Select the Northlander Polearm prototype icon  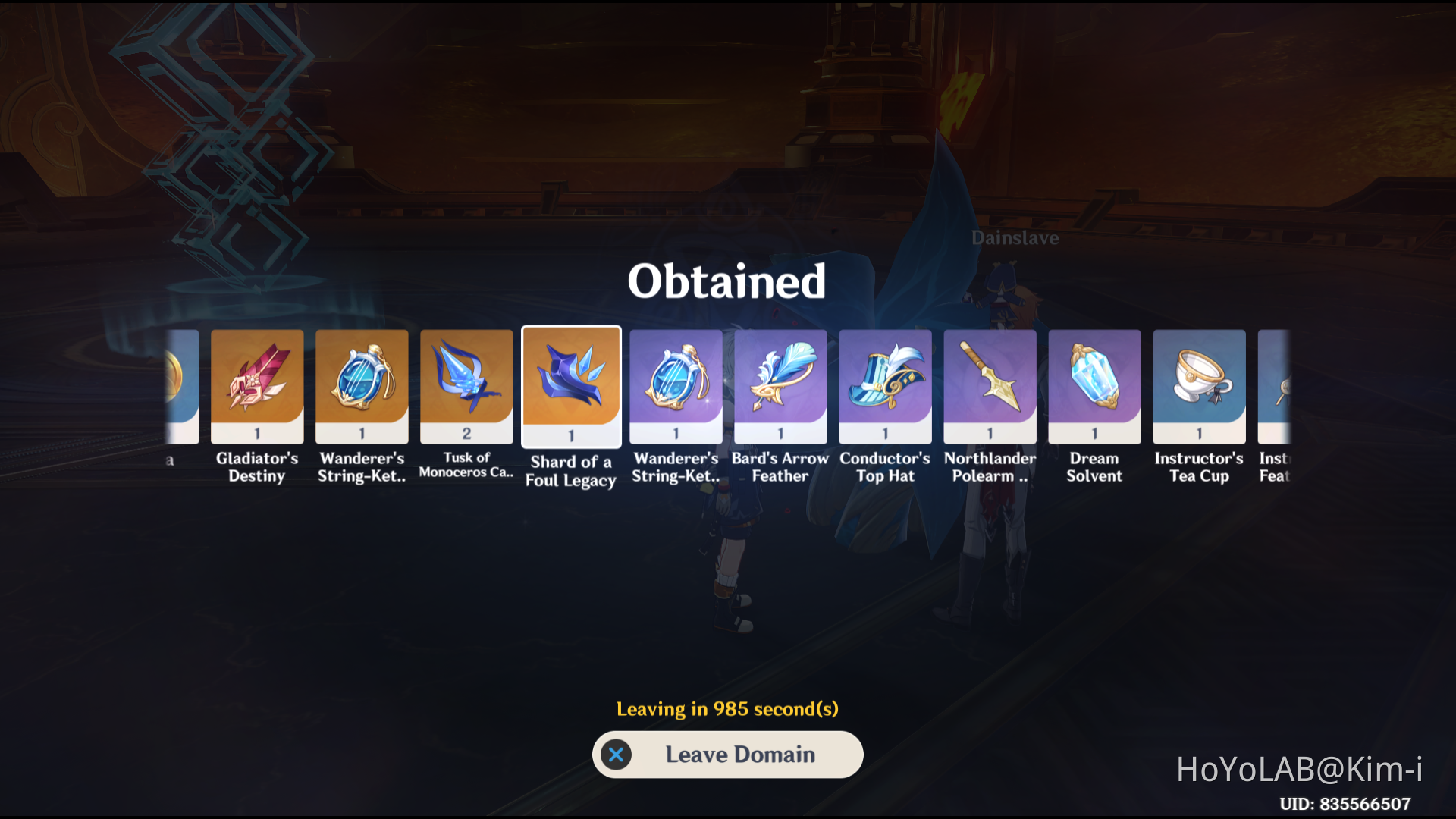990,387
